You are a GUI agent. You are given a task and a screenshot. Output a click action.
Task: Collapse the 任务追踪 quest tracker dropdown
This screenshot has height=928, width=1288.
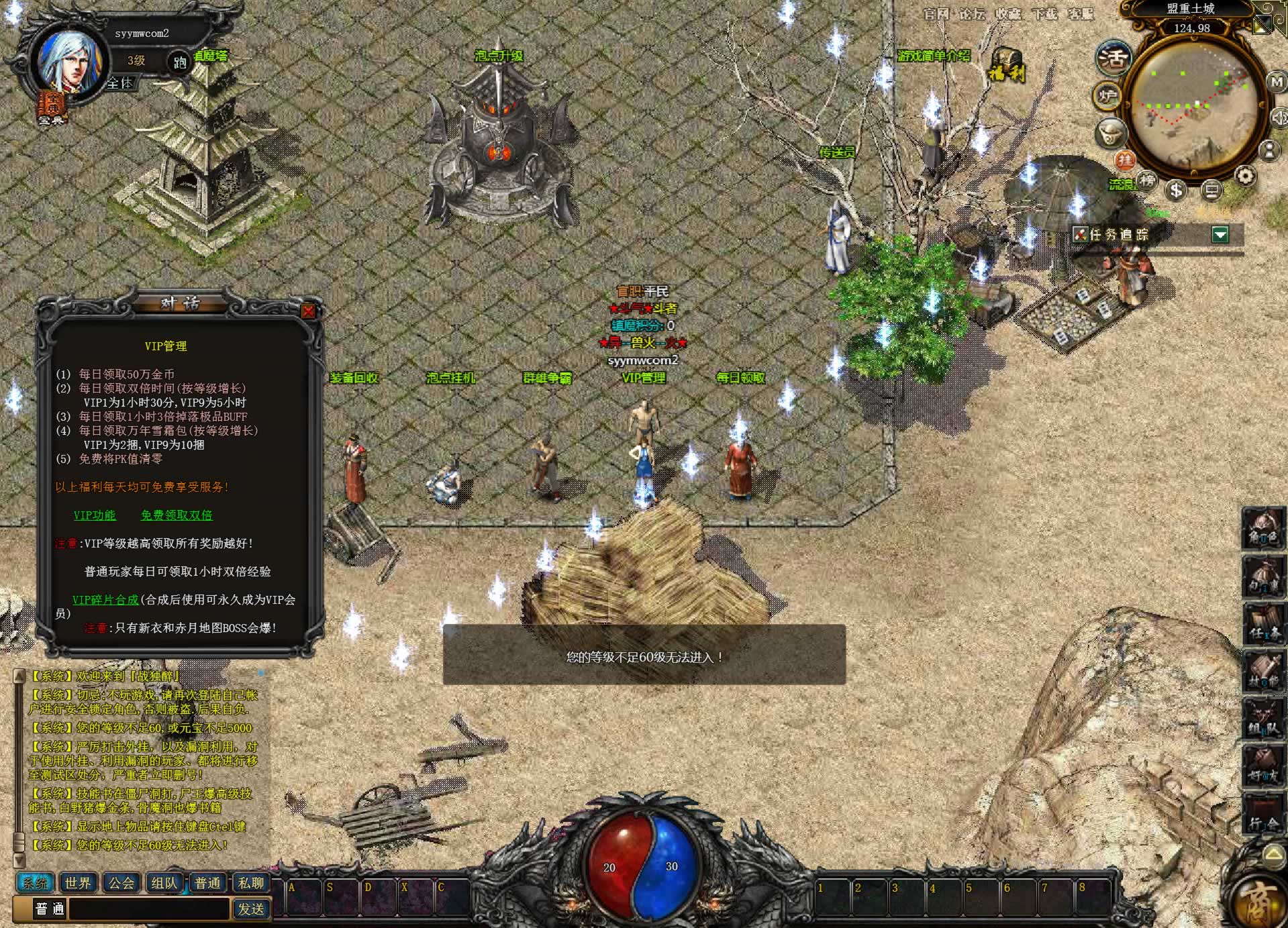coord(1220,234)
